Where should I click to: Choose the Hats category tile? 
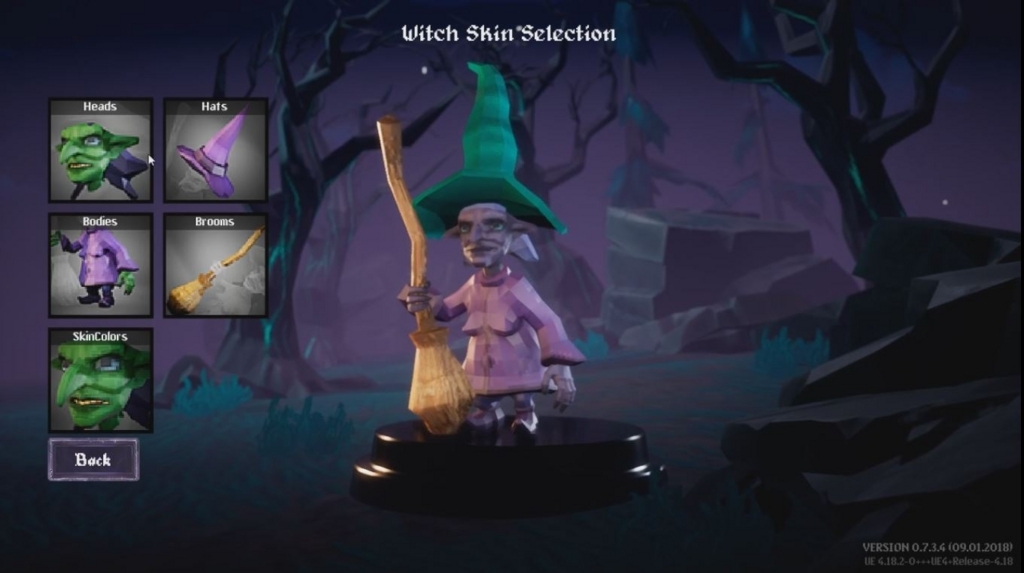(215, 150)
